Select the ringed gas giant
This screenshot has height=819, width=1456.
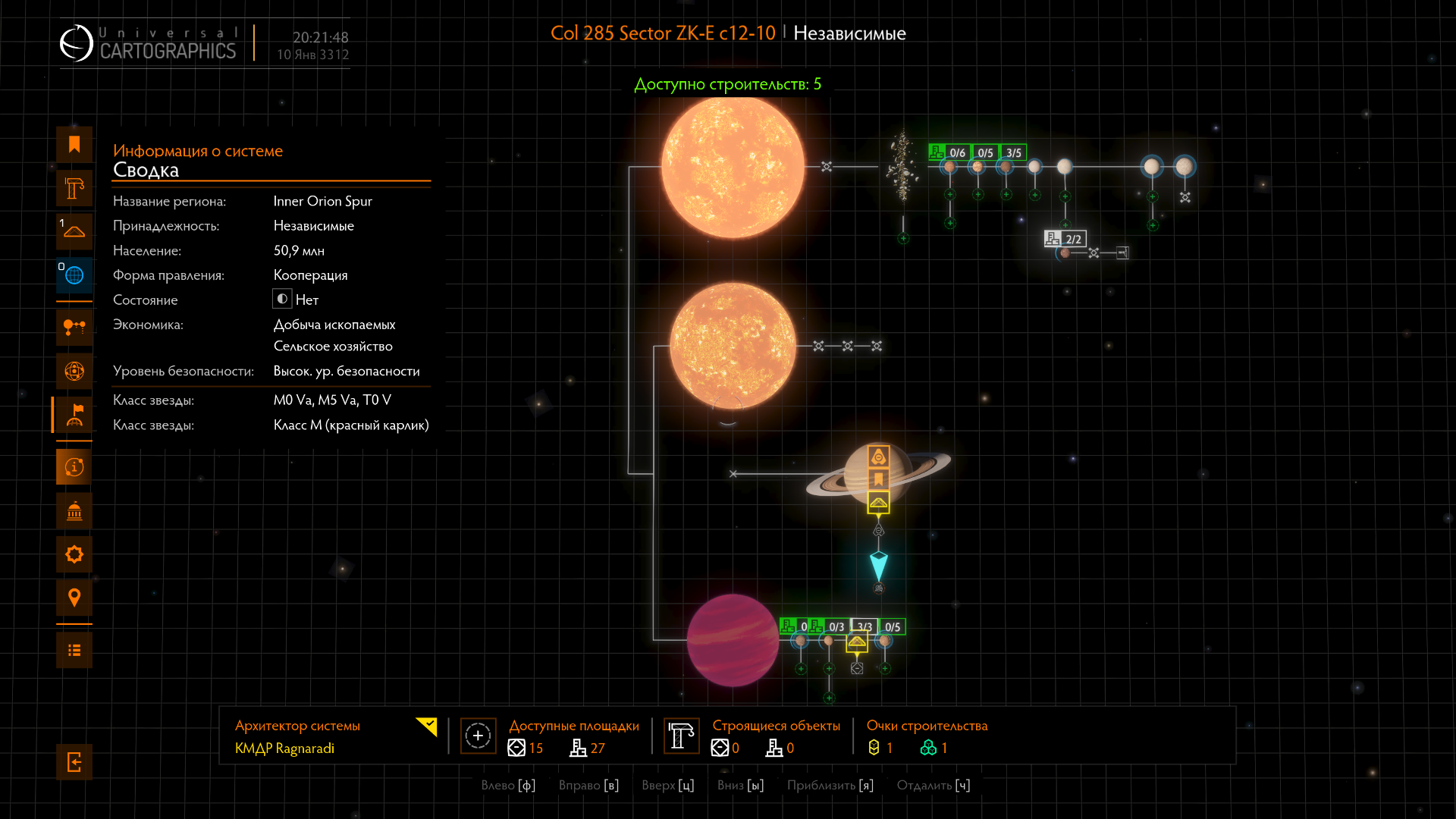tap(857, 474)
